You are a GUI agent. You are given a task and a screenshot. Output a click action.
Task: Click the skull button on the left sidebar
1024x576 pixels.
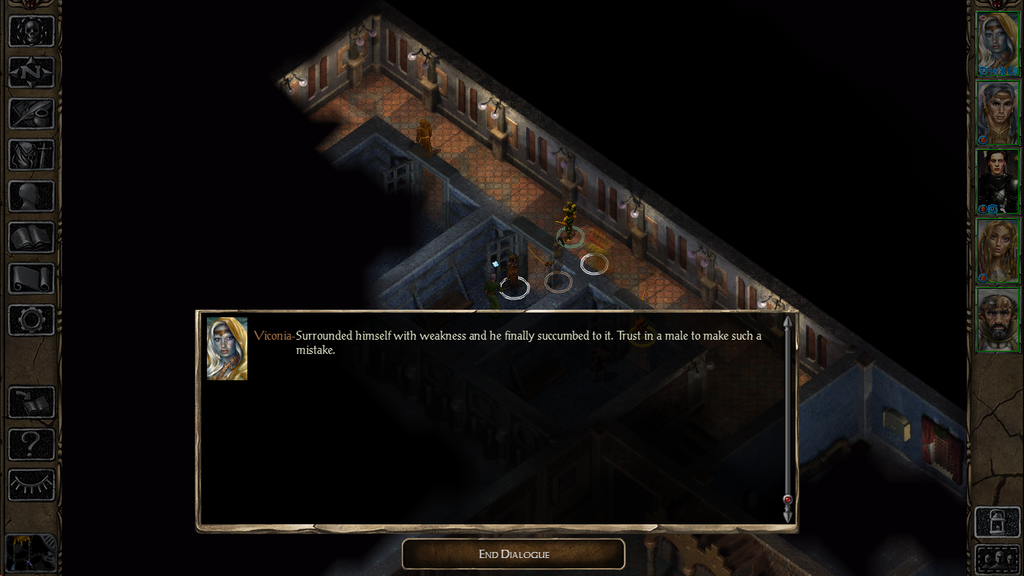pos(31,31)
